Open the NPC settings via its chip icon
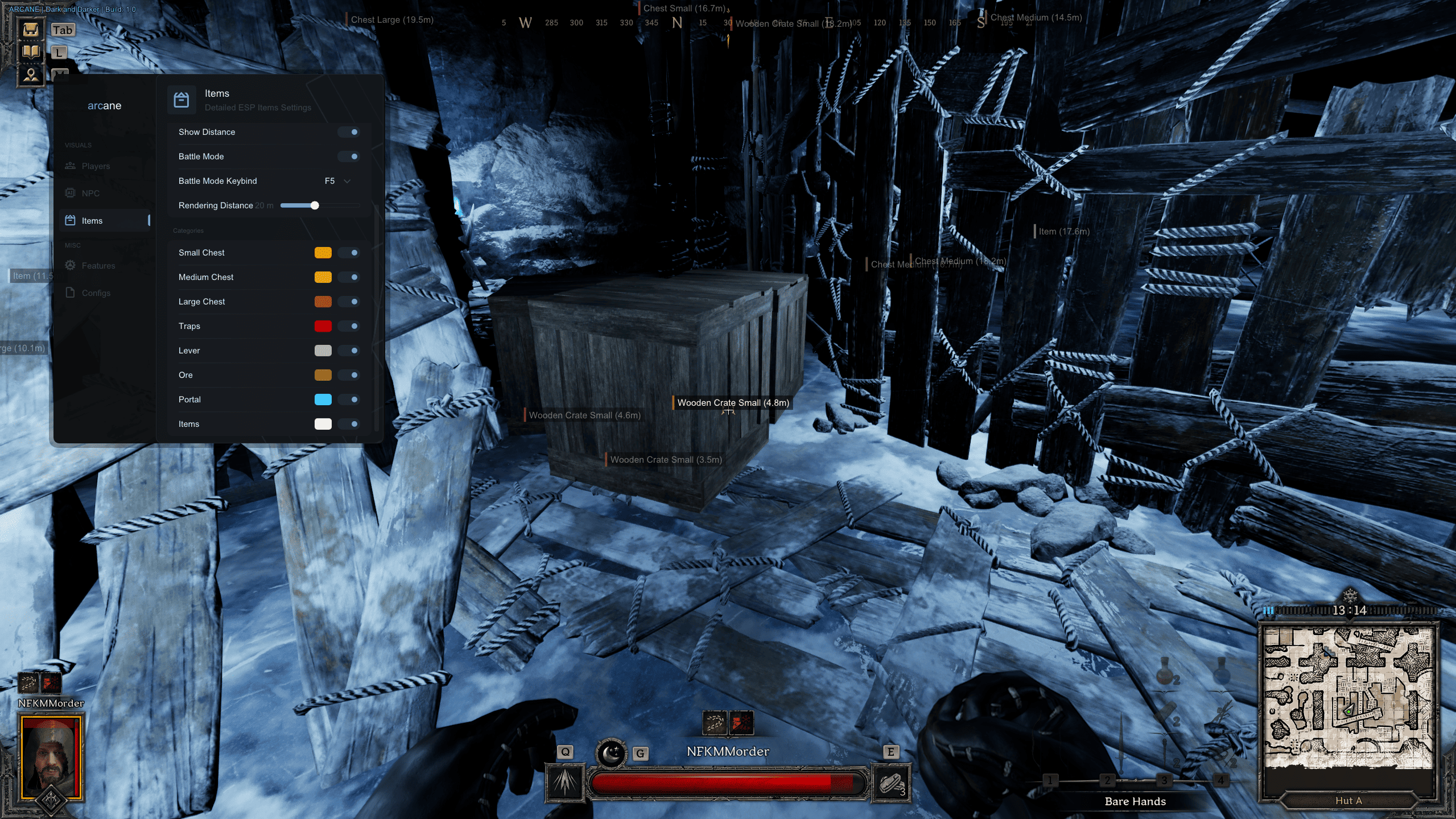Image resolution: width=1456 pixels, height=819 pixels. [70, 193]
